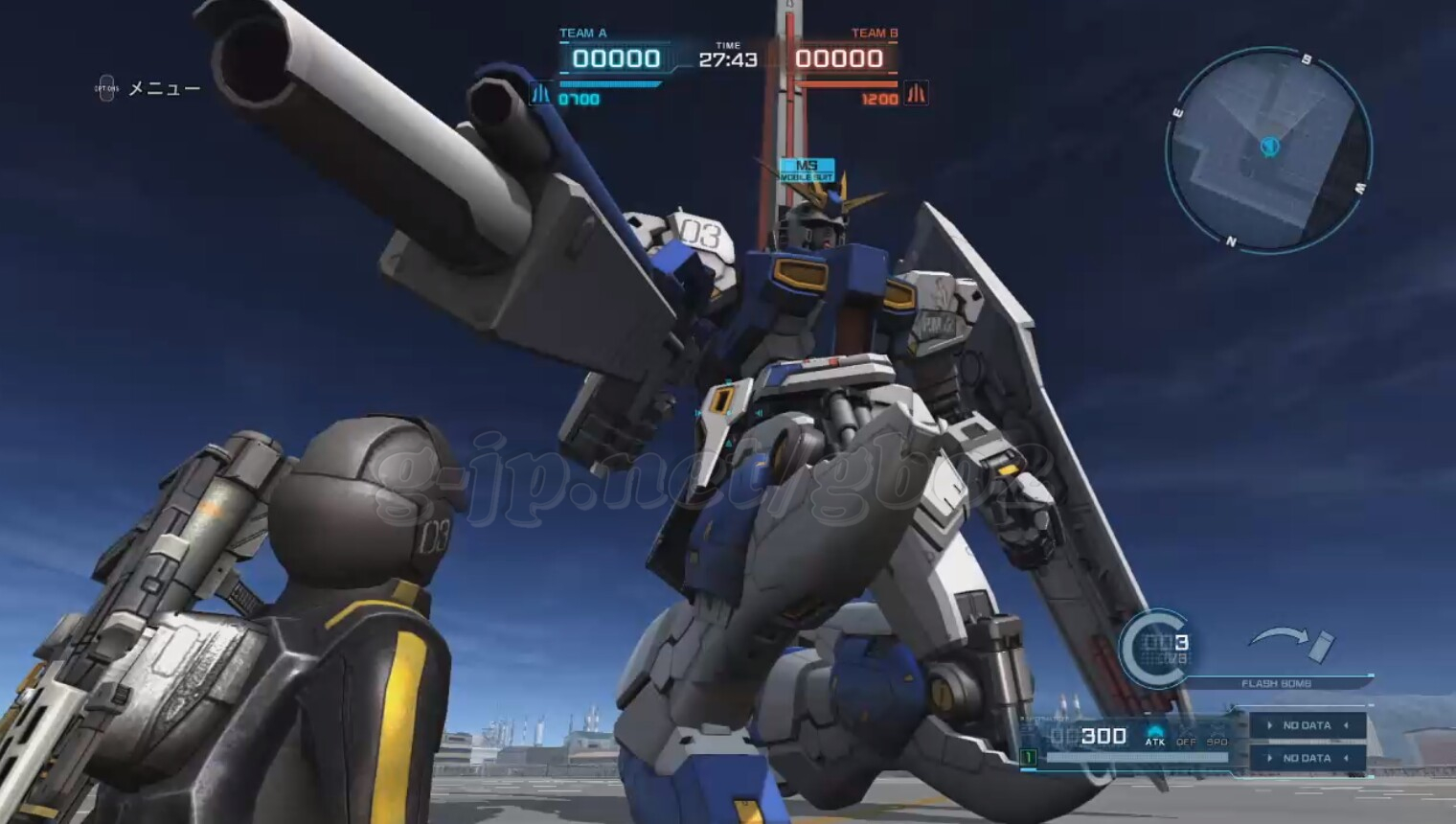Select the SPD buff indicator

pos(1217,737)
